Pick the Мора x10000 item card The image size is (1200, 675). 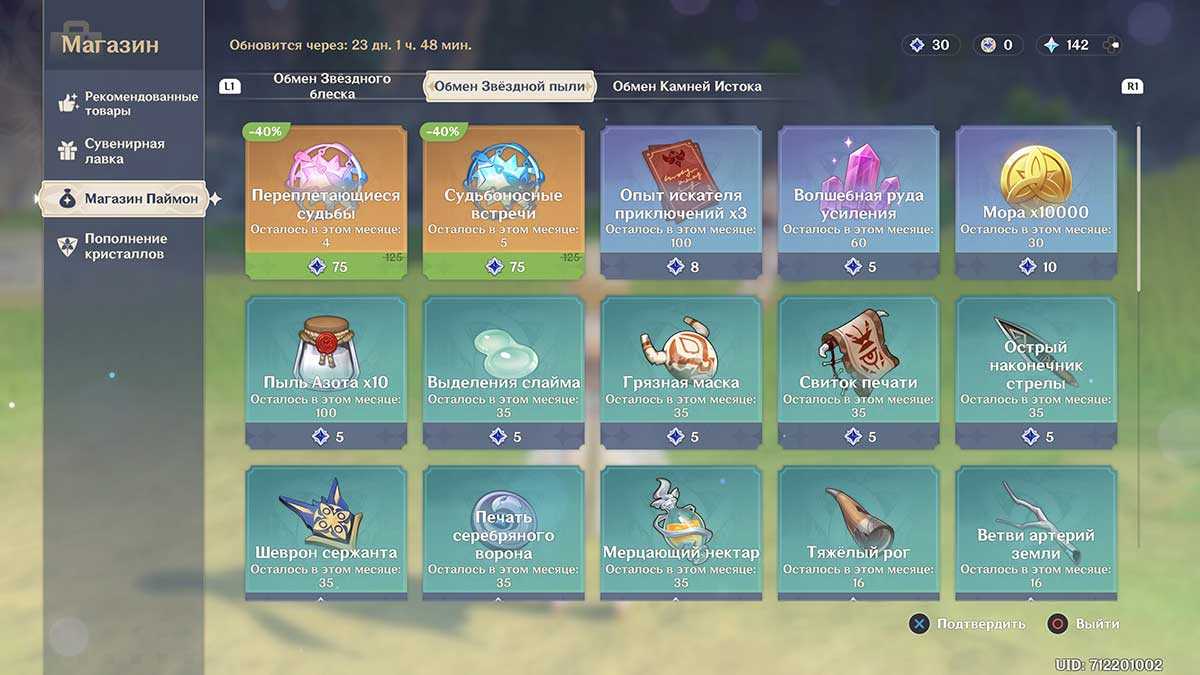pyautogui.click(x=1036, y=202)
